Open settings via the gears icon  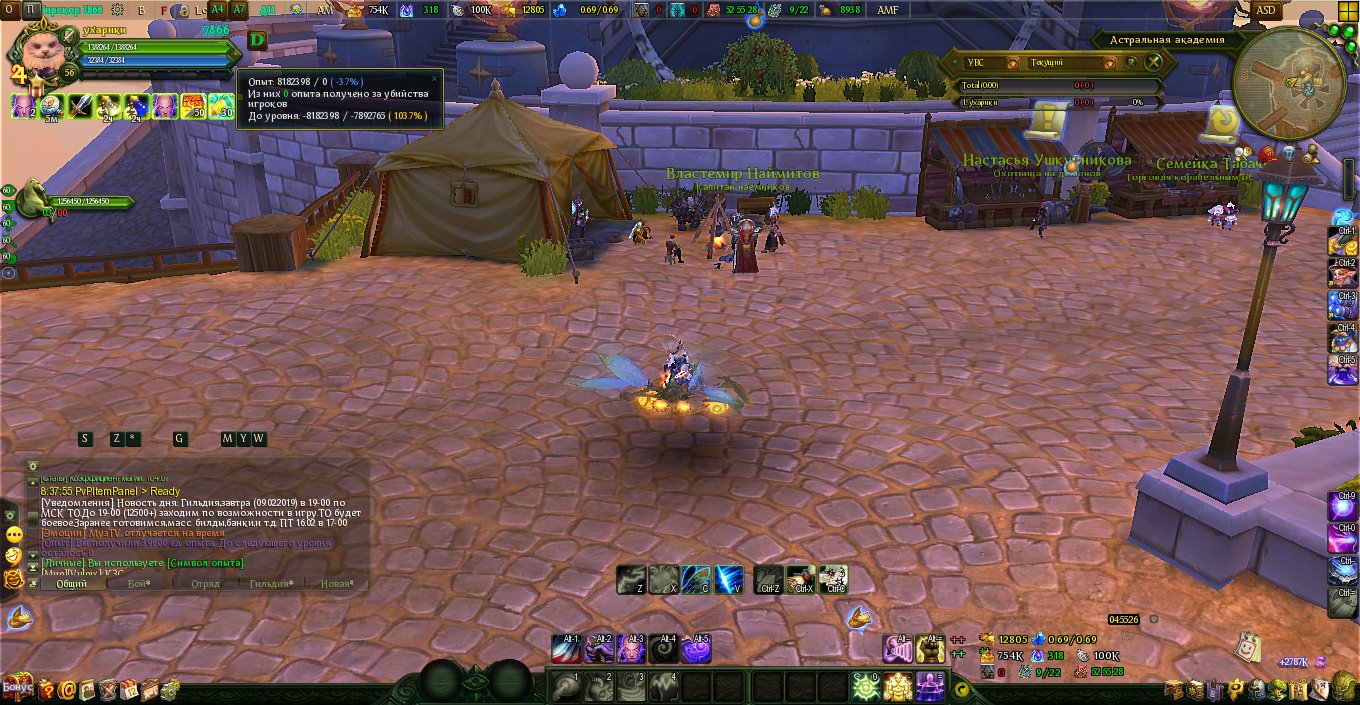tap(170, 689)
